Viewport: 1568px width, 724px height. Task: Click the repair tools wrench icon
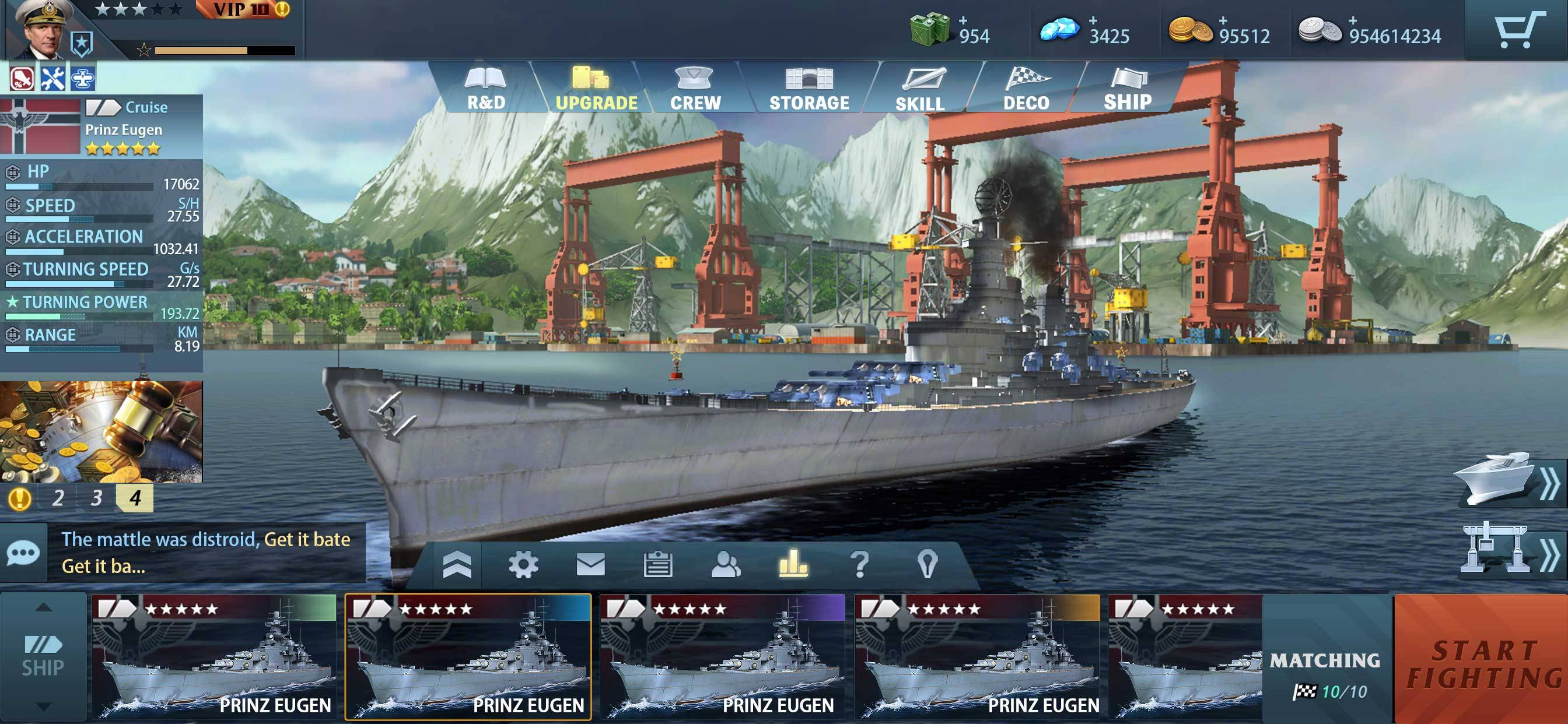pos(52,79)
